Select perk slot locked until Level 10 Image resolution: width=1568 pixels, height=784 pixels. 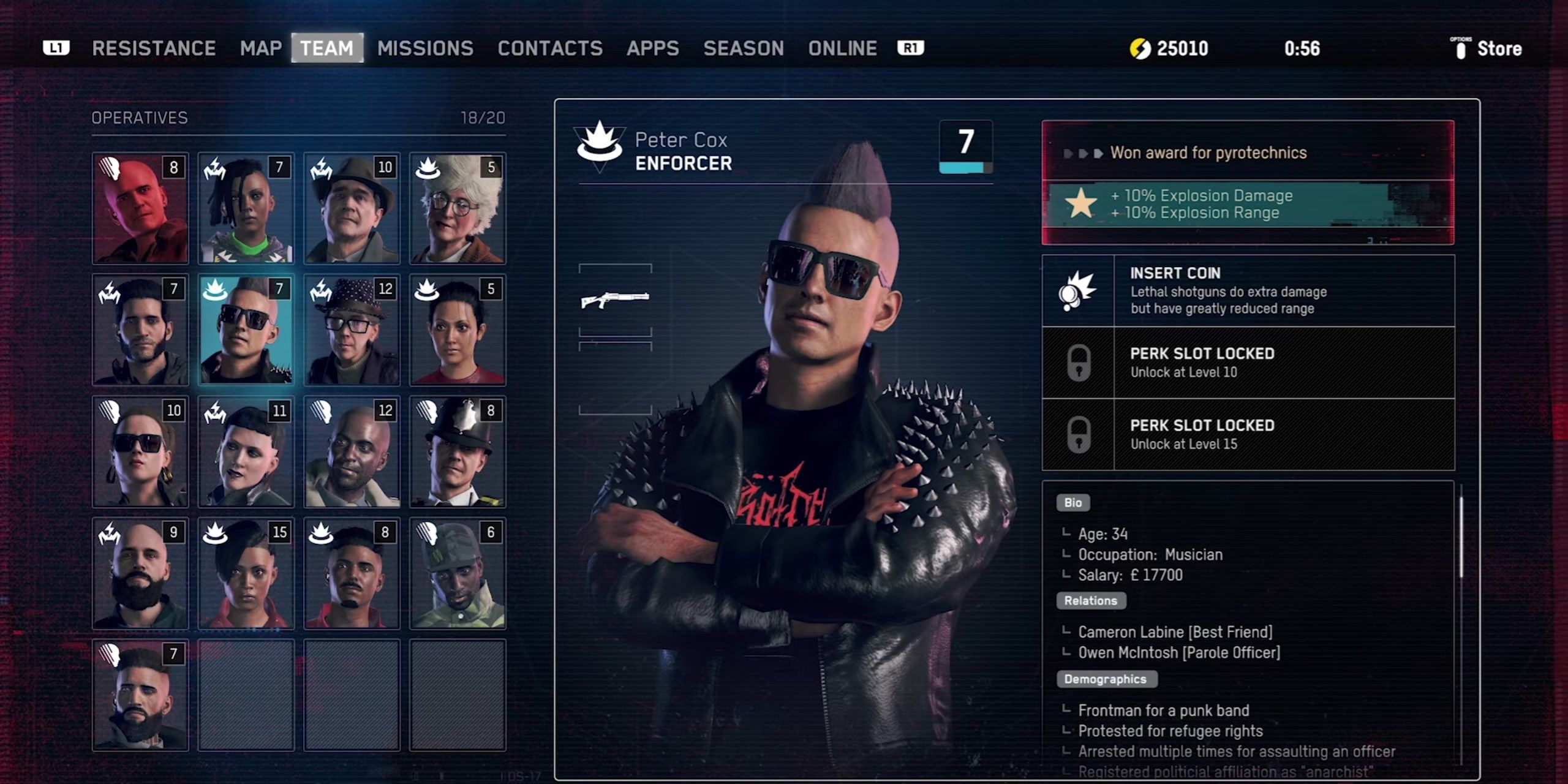pyautogui.click(x=1248, y=363)
